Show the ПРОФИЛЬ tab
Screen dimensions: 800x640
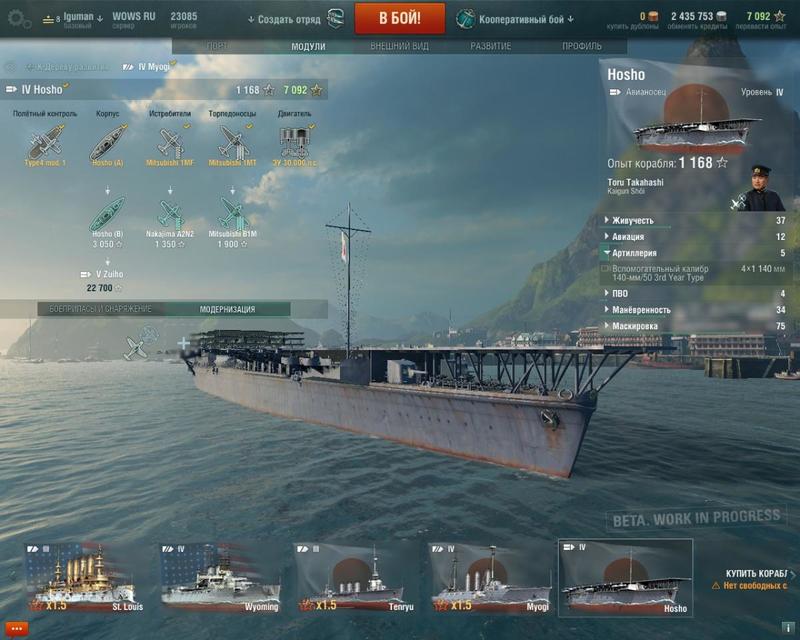[581, 46]
